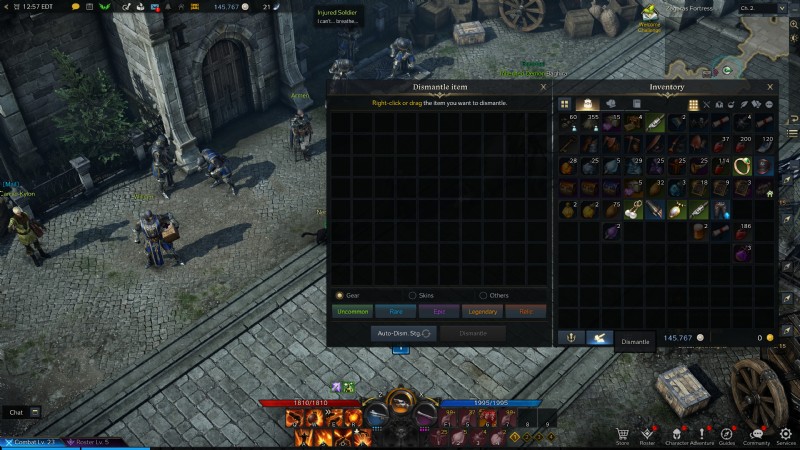Screen dimensions: 800x450
Task: Toggle the Epic rarity filter
Action: [439, 311]
